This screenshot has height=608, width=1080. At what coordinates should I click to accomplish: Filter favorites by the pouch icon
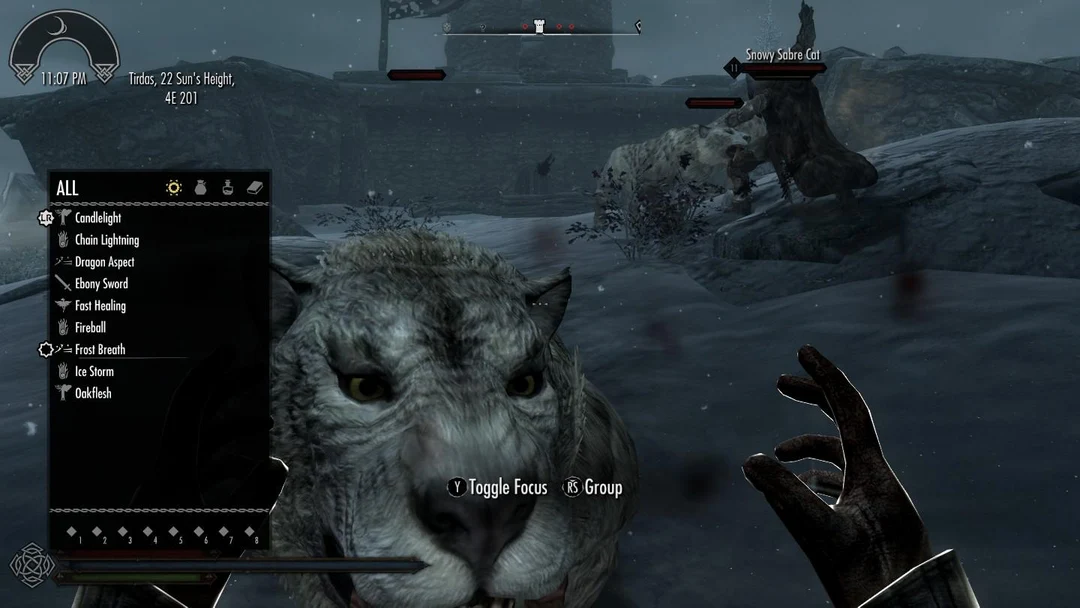201,188
